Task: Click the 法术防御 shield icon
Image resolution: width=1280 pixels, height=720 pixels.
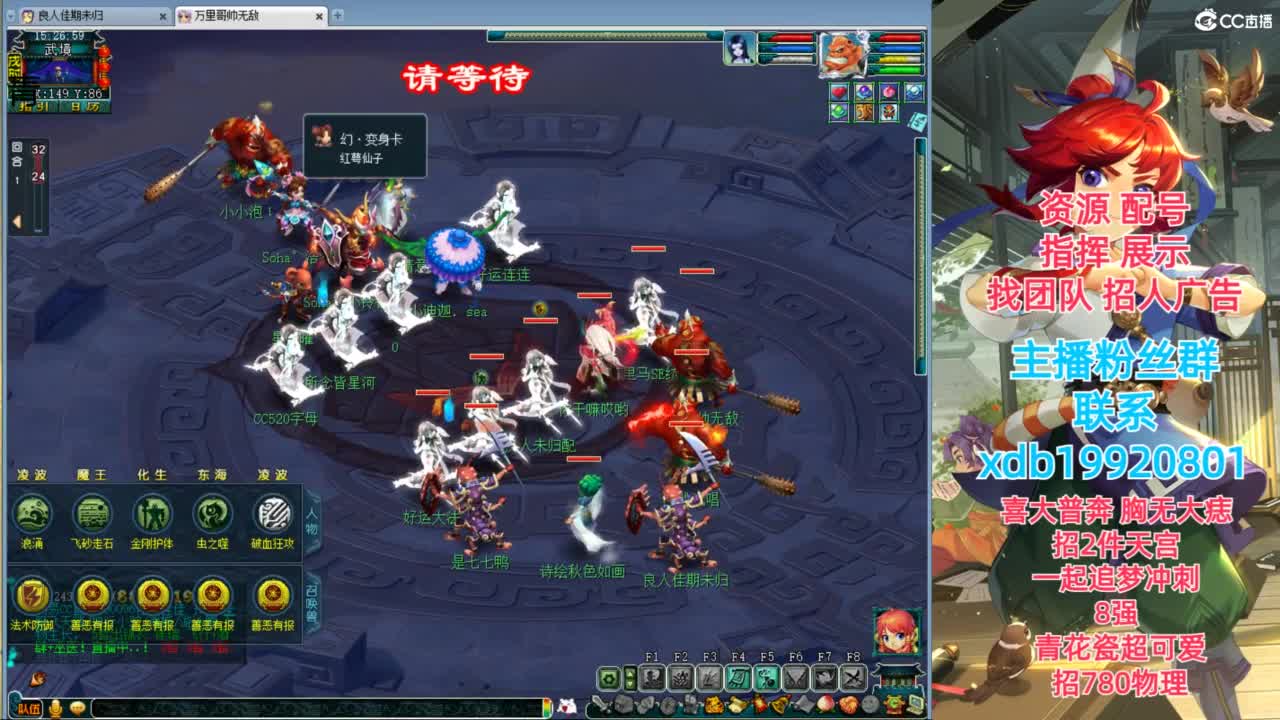Action: 31,596
